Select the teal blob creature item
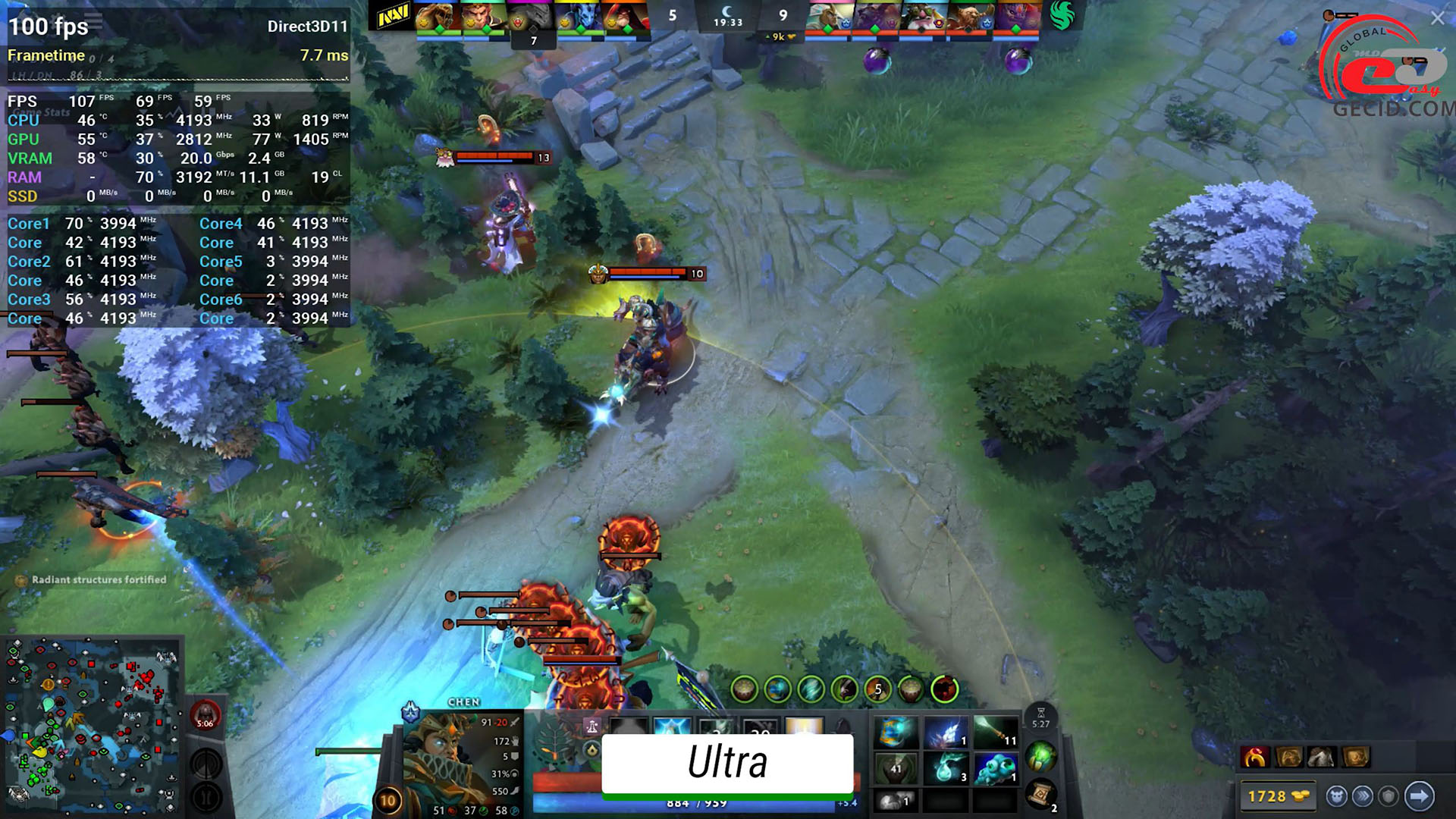 pyautogui.click(x=995, y=768)
